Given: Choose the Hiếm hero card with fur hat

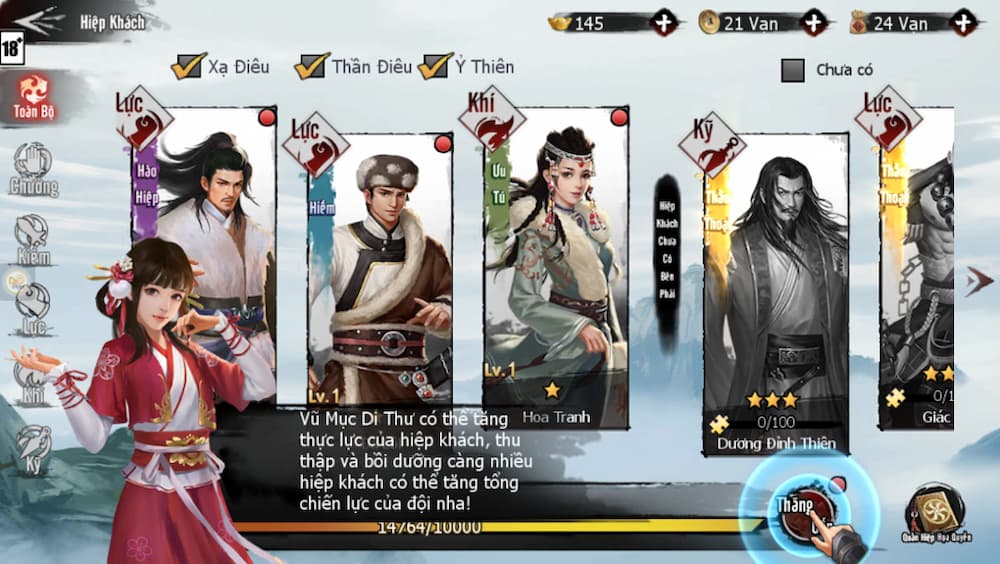Looking at the screenshot, I should pyautogui.click(x=380, y=270).
